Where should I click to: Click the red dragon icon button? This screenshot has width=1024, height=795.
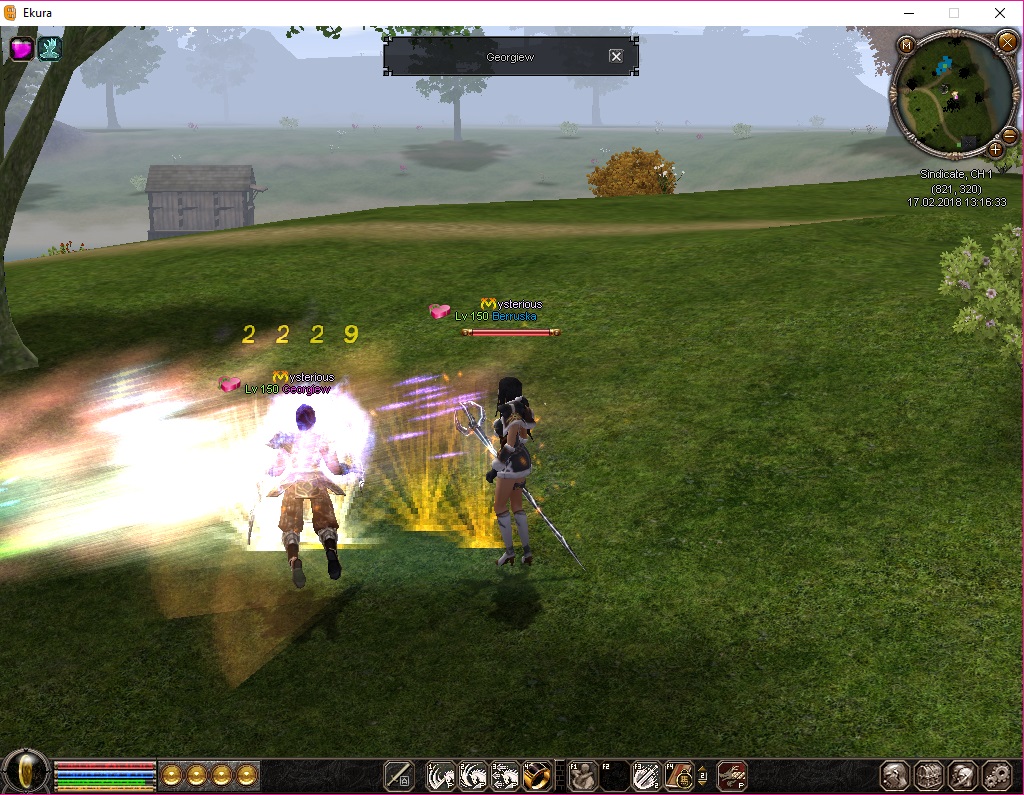[732, 775]
